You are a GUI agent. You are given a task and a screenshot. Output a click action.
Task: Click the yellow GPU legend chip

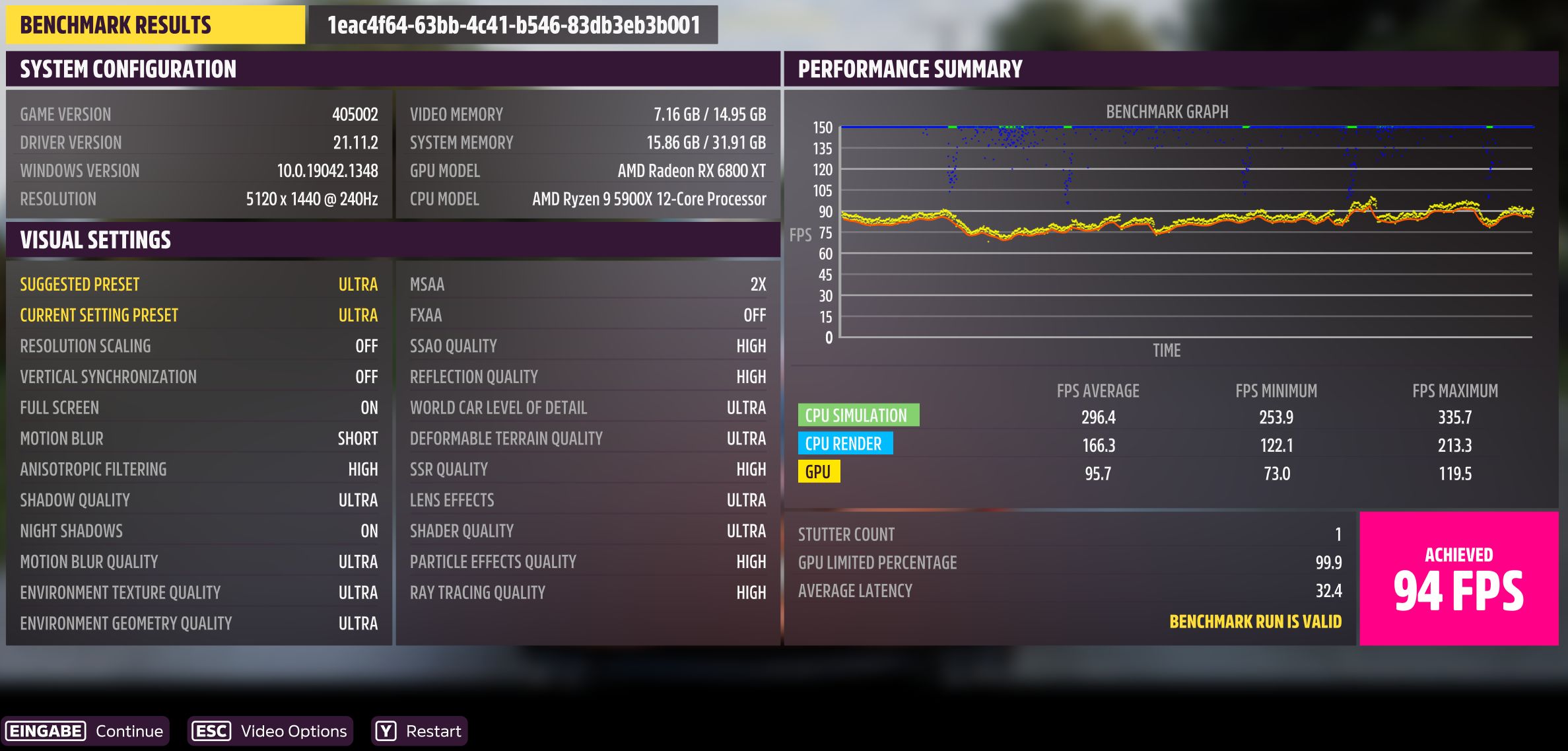[819, 472]
